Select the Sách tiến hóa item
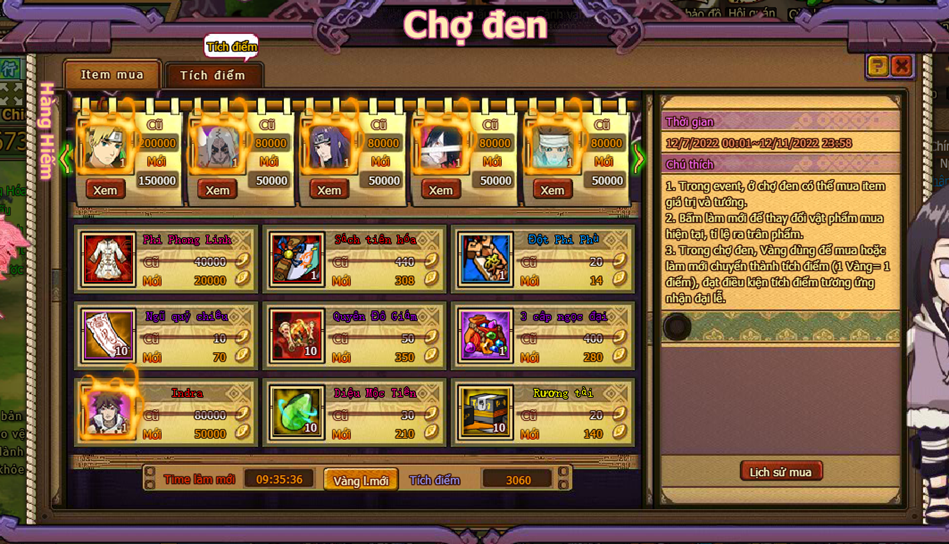This screenshot has width=949, height=544. pyautogui.click(x=296, y=260)
